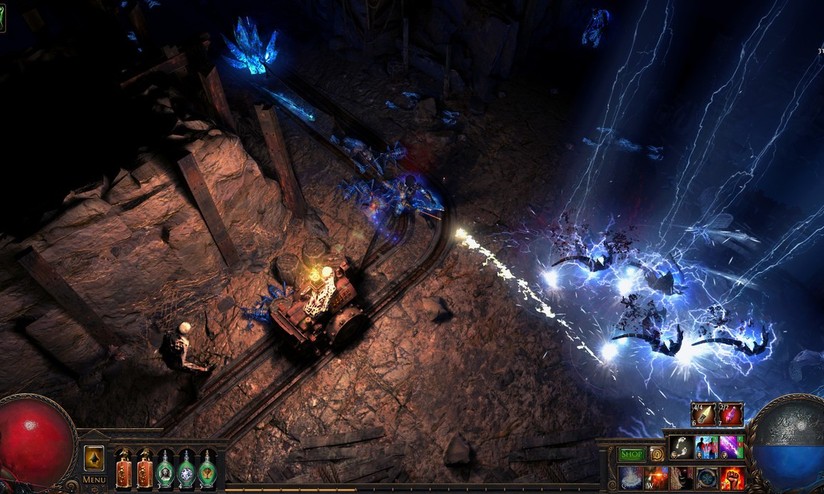824x494 pixels.
Task: Activate the purple lightning skill
Action: [x=731, y=447]
